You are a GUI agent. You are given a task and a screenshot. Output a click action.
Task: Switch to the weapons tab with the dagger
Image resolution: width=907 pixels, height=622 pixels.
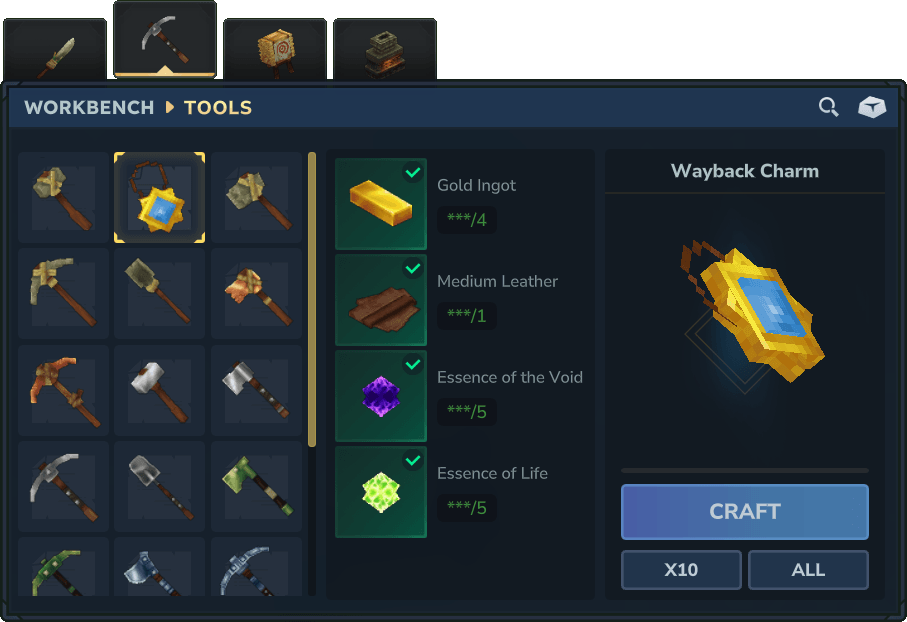coord(55,52)
